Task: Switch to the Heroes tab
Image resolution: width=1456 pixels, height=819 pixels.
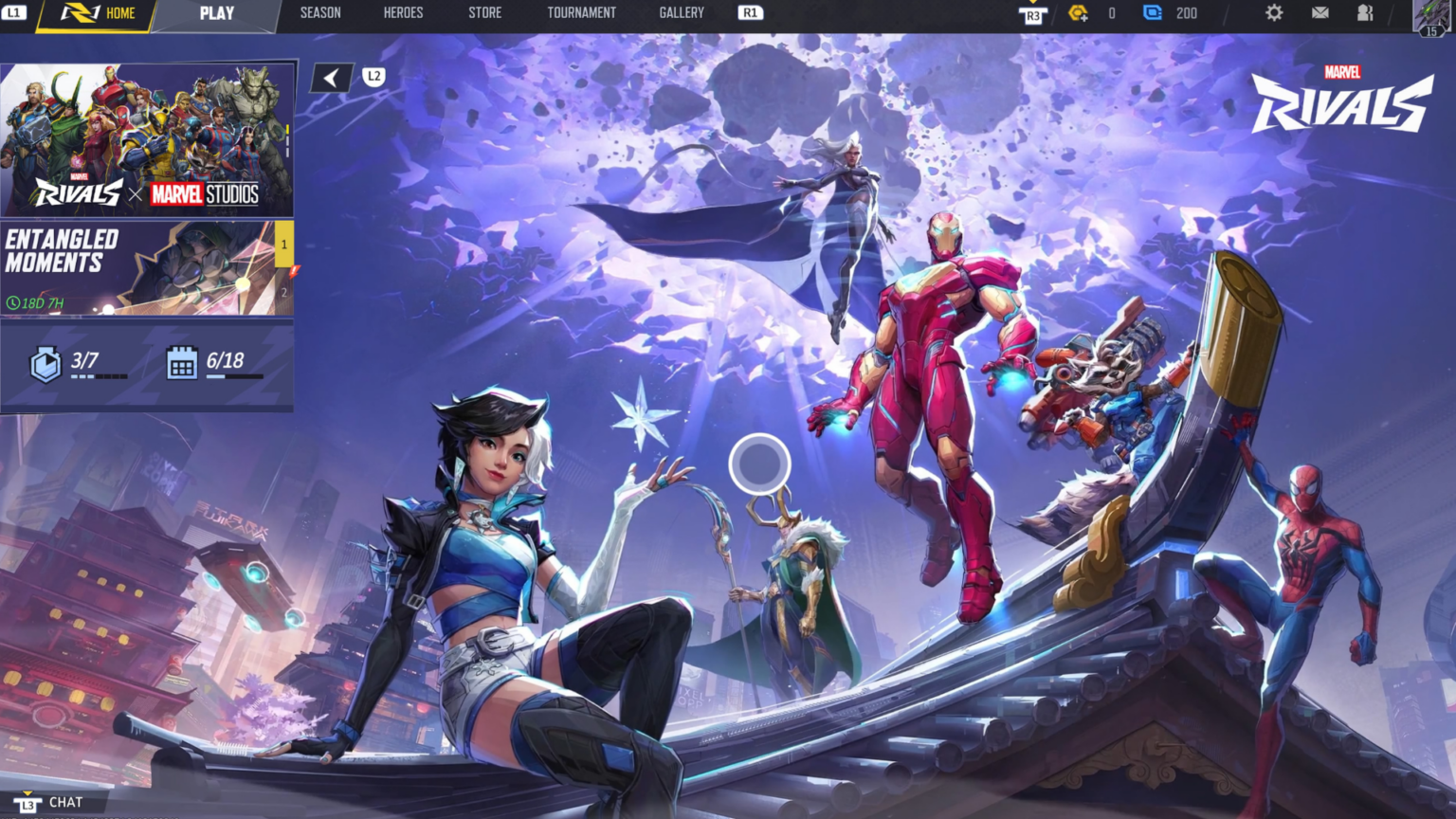Action: [402, 13]
